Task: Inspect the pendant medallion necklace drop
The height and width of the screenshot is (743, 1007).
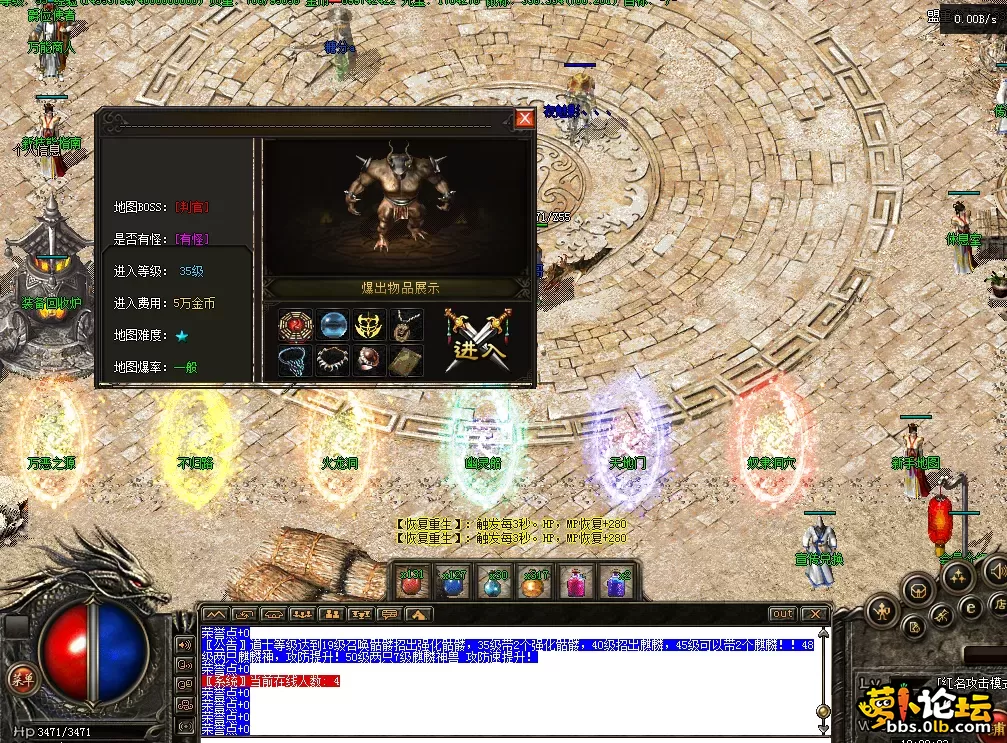Action: point(406,325)
